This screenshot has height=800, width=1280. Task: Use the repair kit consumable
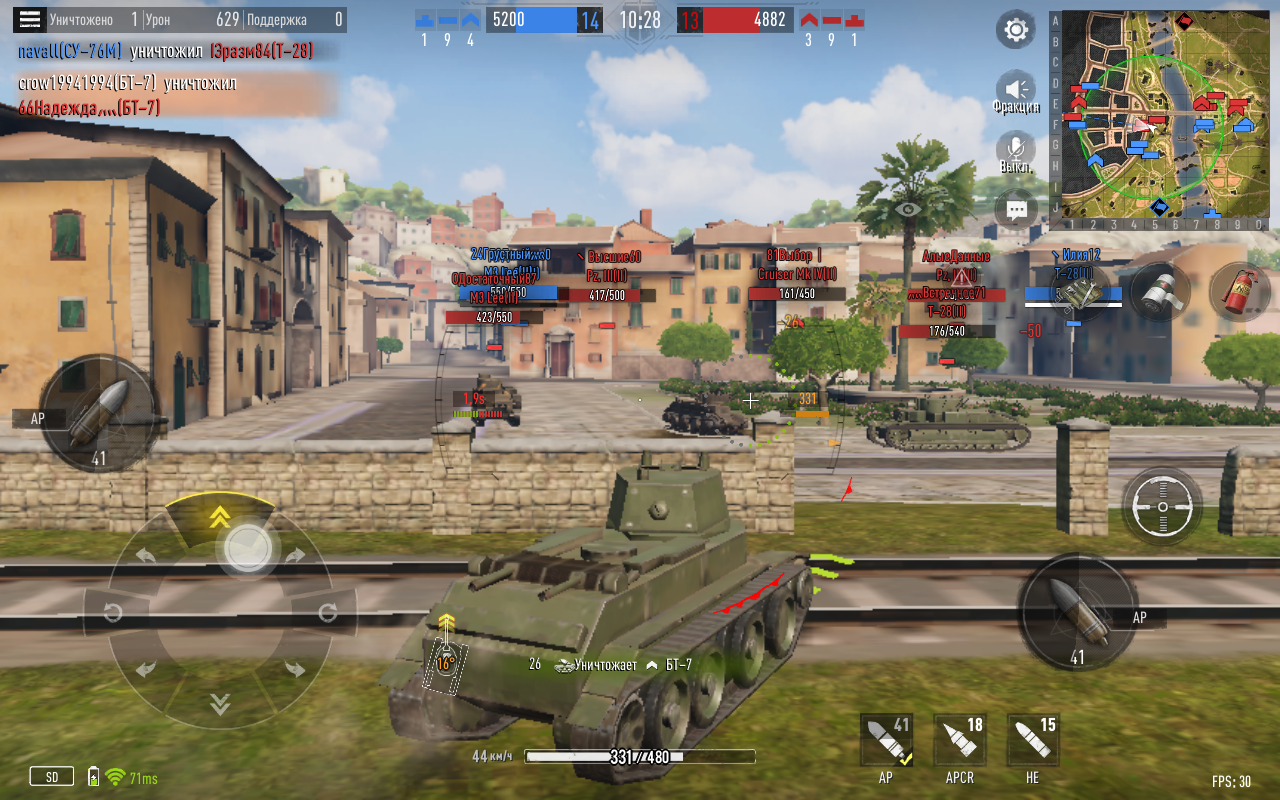click(x=1079, y=292)
